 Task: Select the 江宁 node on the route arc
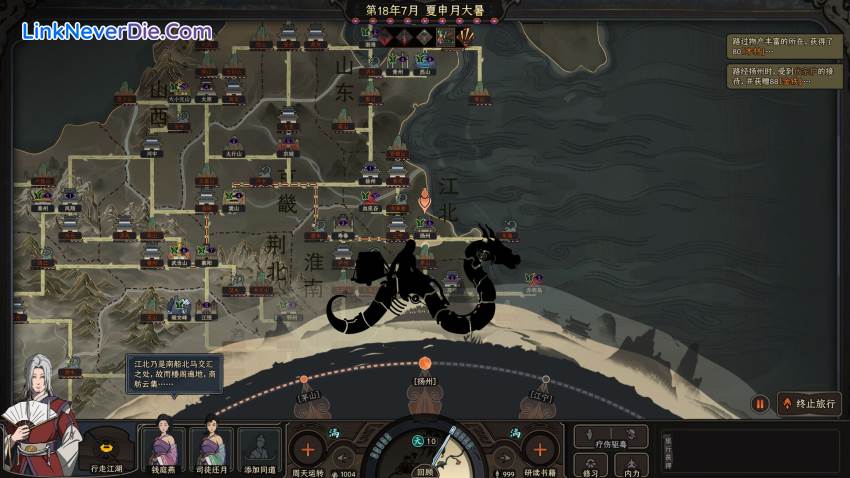(x=545, y=380)
